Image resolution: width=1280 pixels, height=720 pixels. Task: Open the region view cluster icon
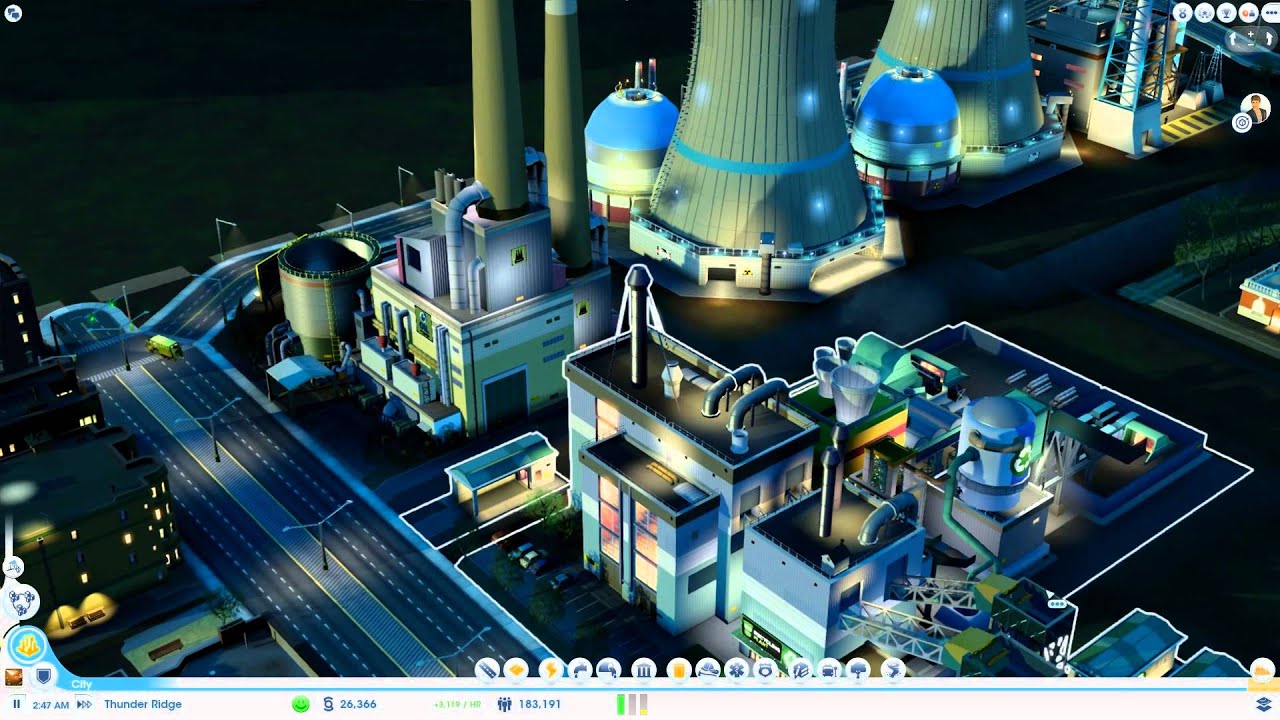tap(21, 601)
